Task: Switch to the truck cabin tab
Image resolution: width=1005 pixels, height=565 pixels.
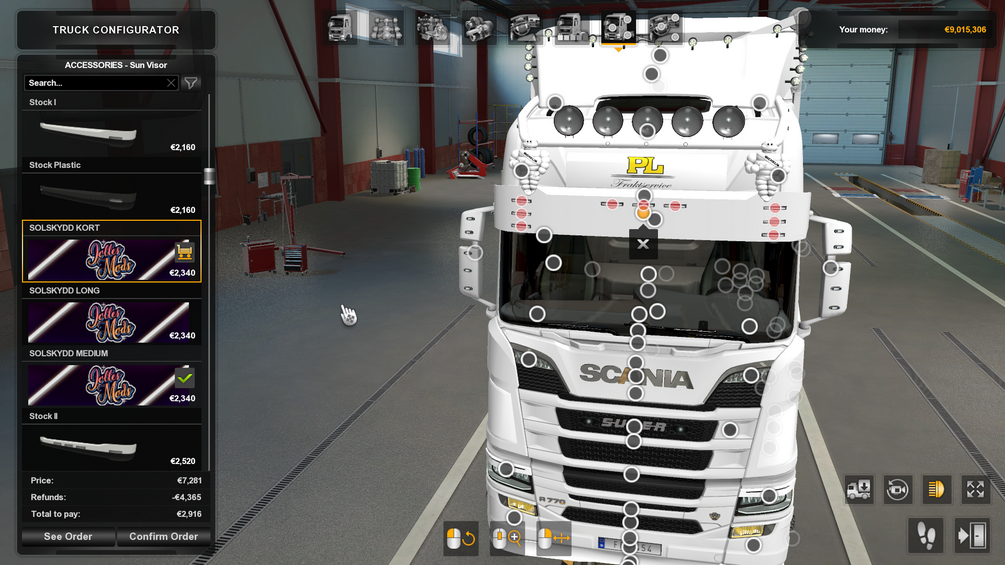Action: coord(340,29)
